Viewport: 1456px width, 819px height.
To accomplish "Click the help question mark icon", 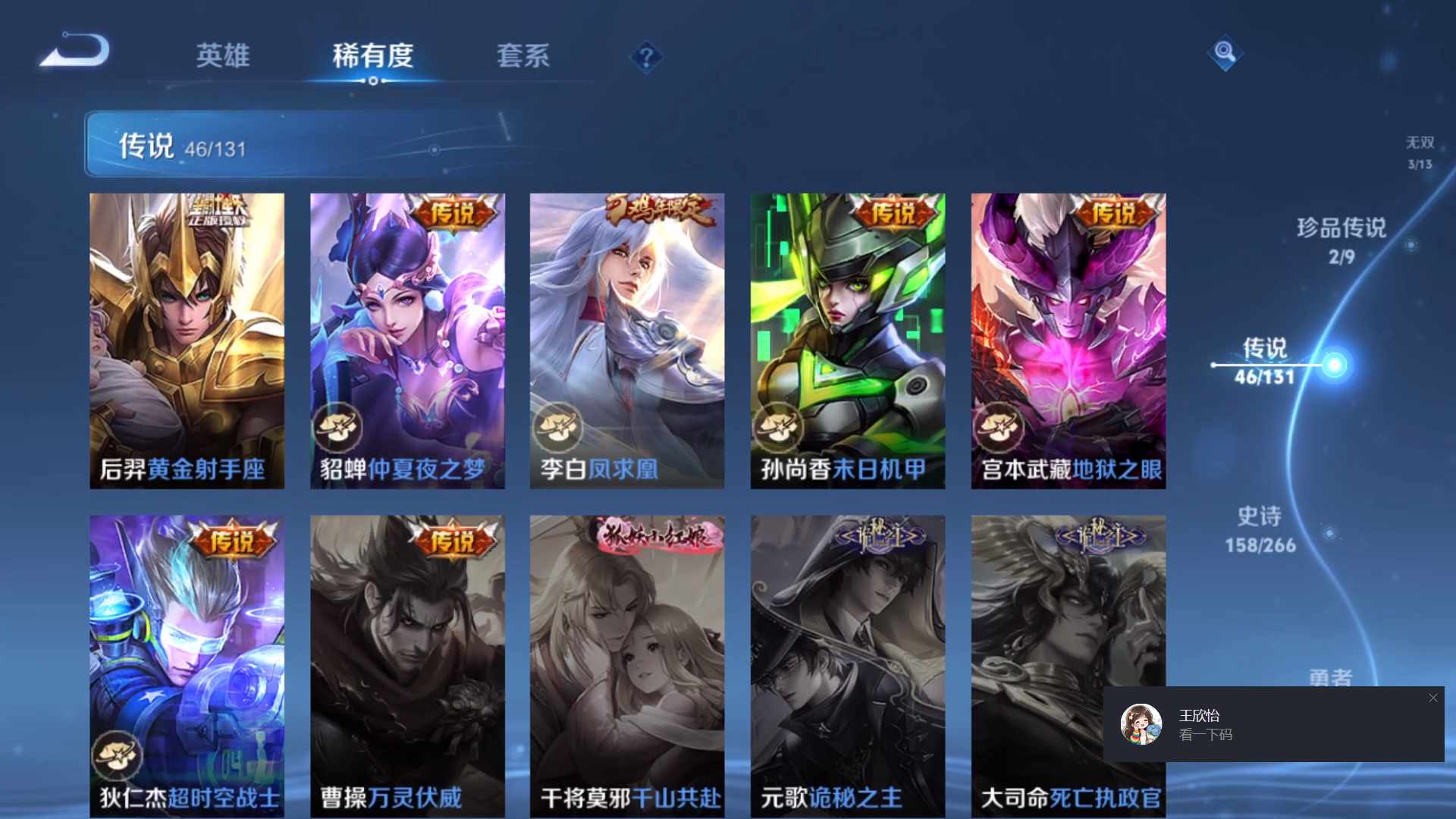I will (x=645, y=55).
